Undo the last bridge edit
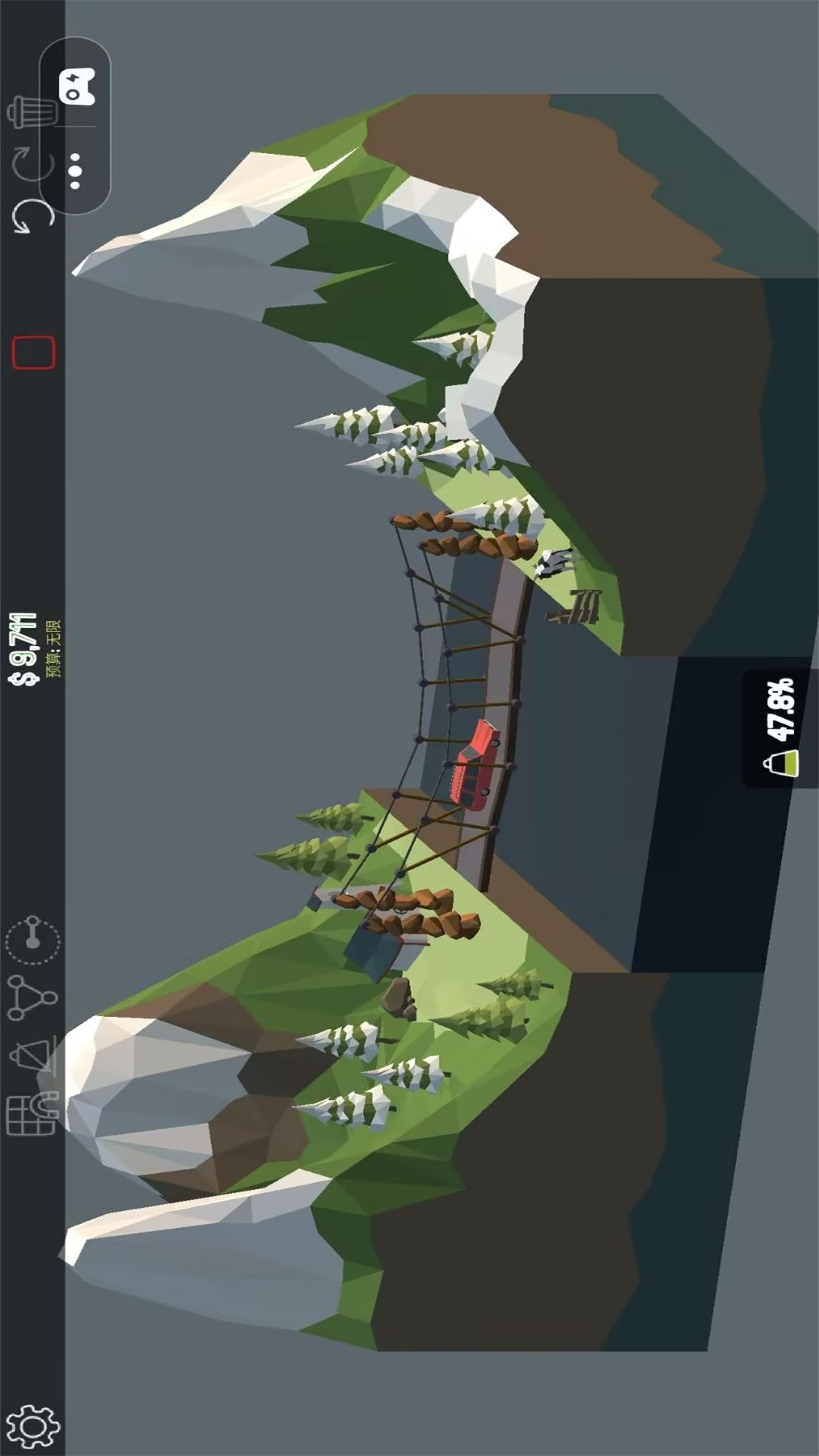Image resolution: width=819 pixels, height=1456 pixels. click(x=32, y=218)
